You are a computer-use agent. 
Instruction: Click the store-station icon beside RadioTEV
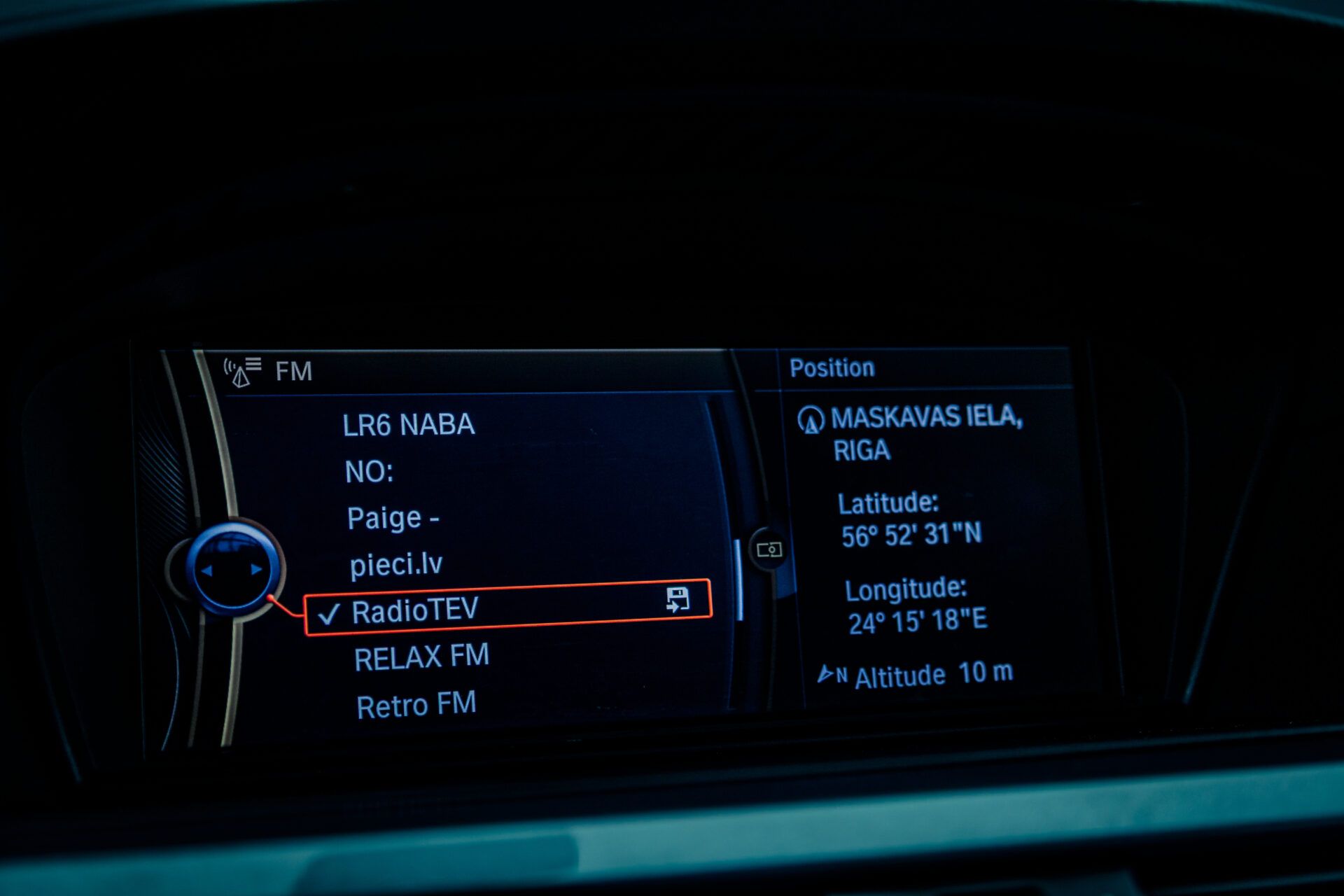click(x=678, y=600)
